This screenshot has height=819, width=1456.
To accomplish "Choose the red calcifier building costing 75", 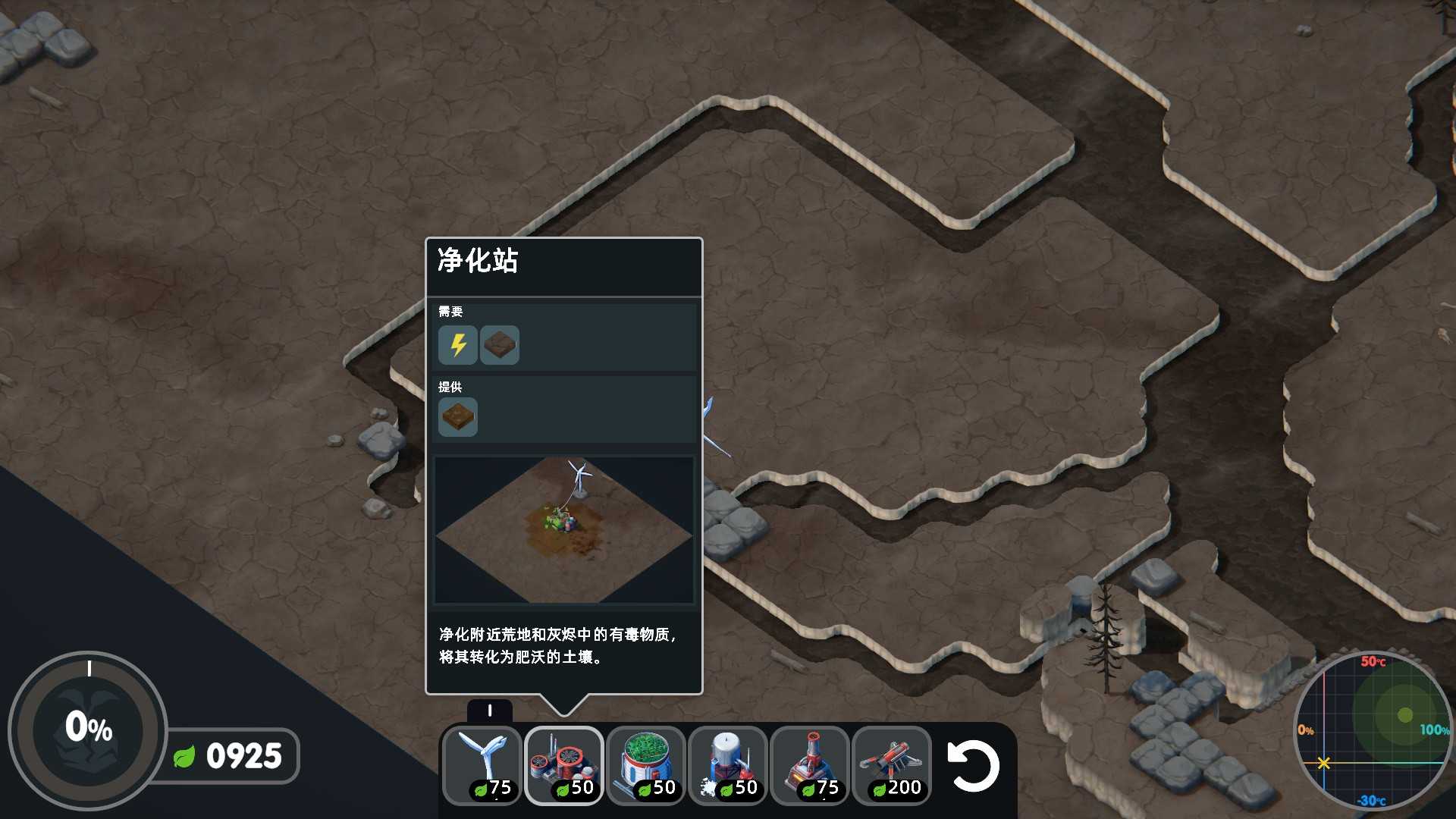I will [810, 764].
